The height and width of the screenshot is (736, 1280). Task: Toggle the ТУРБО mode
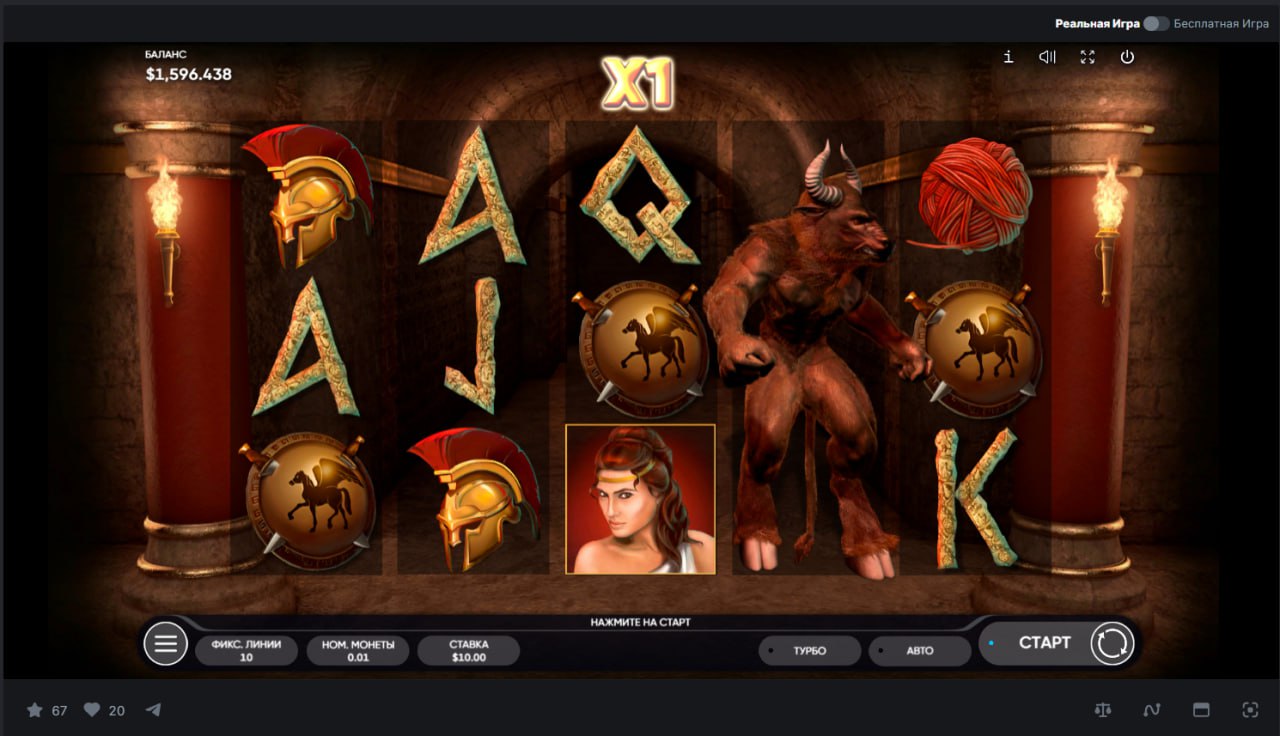pyautogui.click(x=809, y=651)
